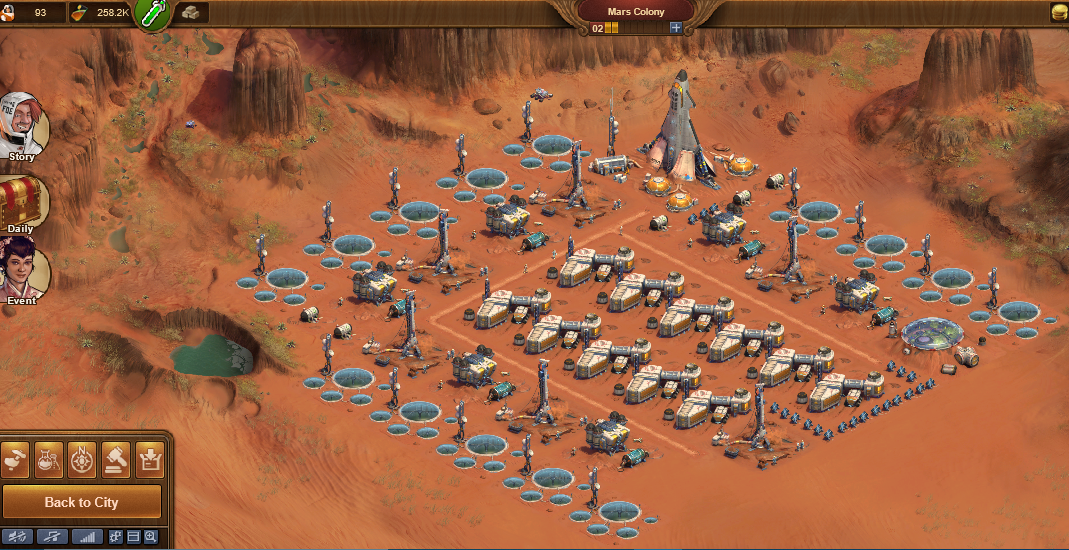The width and height of the screenshot is (1069, 550).
Task: Open the stone blocks goods icon
Action: [192, 13]
